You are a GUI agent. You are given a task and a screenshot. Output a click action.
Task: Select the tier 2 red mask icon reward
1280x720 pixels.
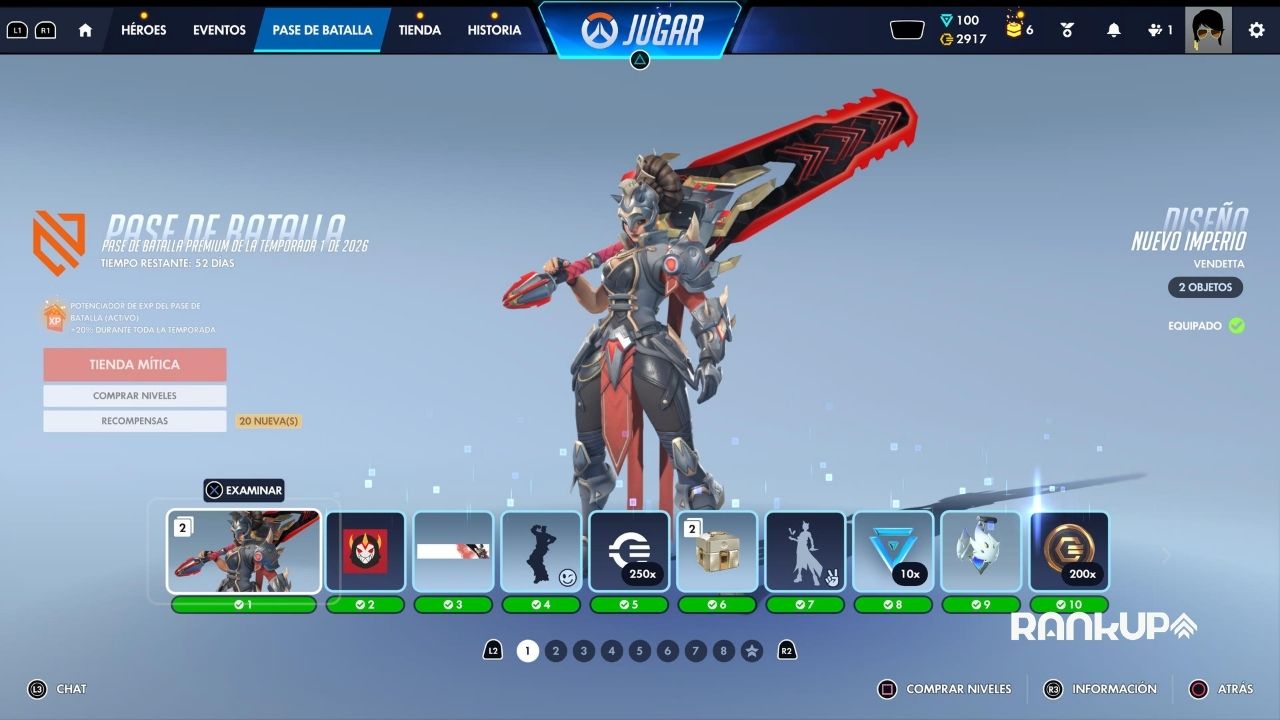point(365,552)
